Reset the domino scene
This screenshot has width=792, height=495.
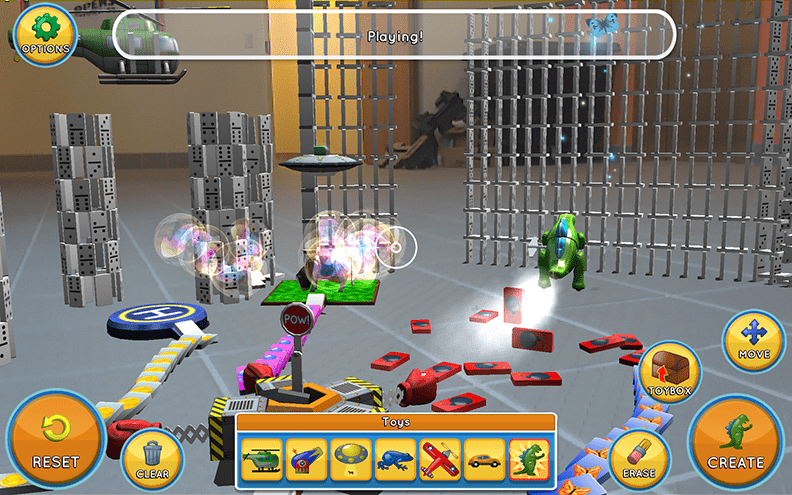click(x=55, y=440)
